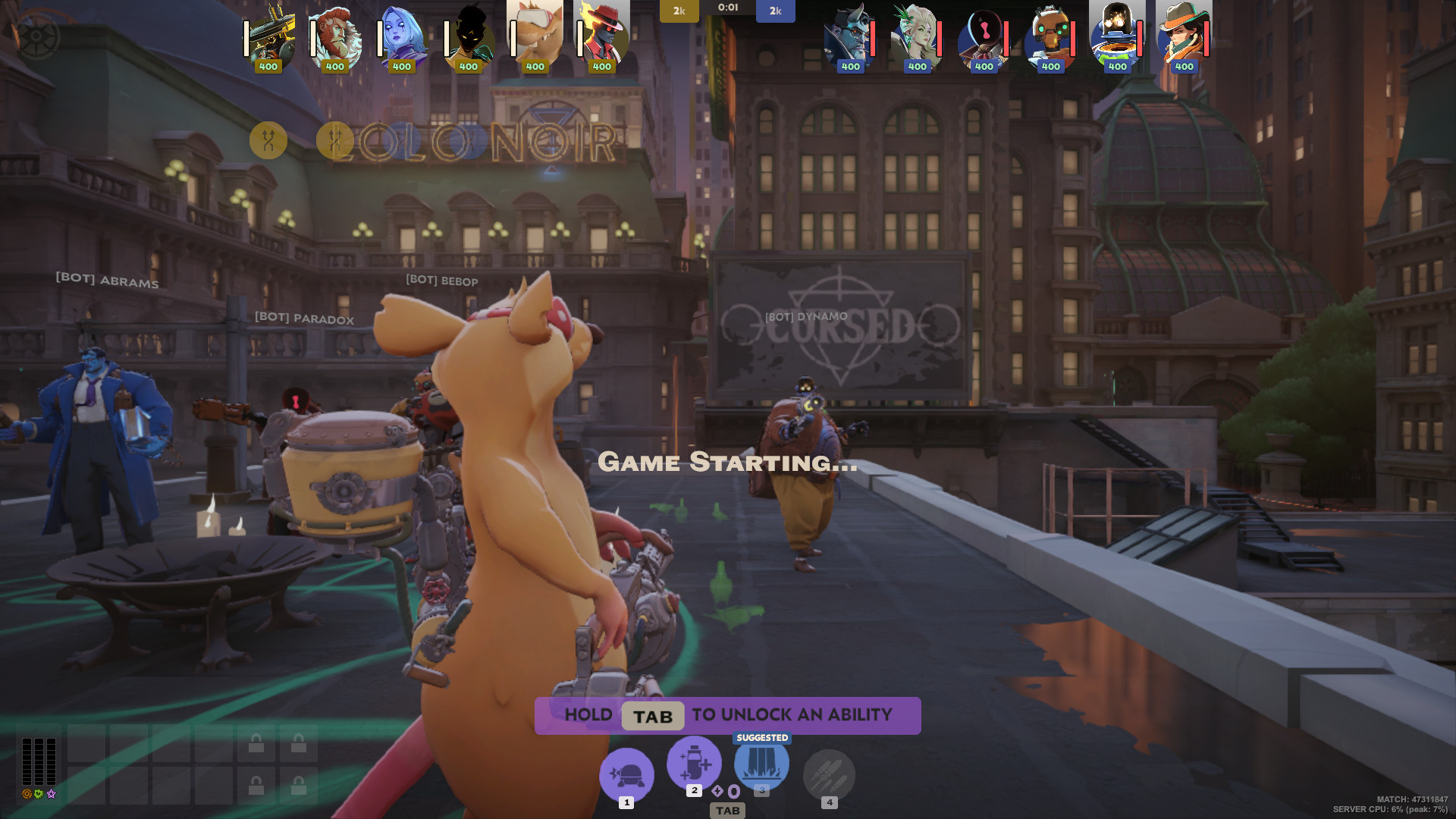Choose the suggested wall ability icon

coord(761,764)
